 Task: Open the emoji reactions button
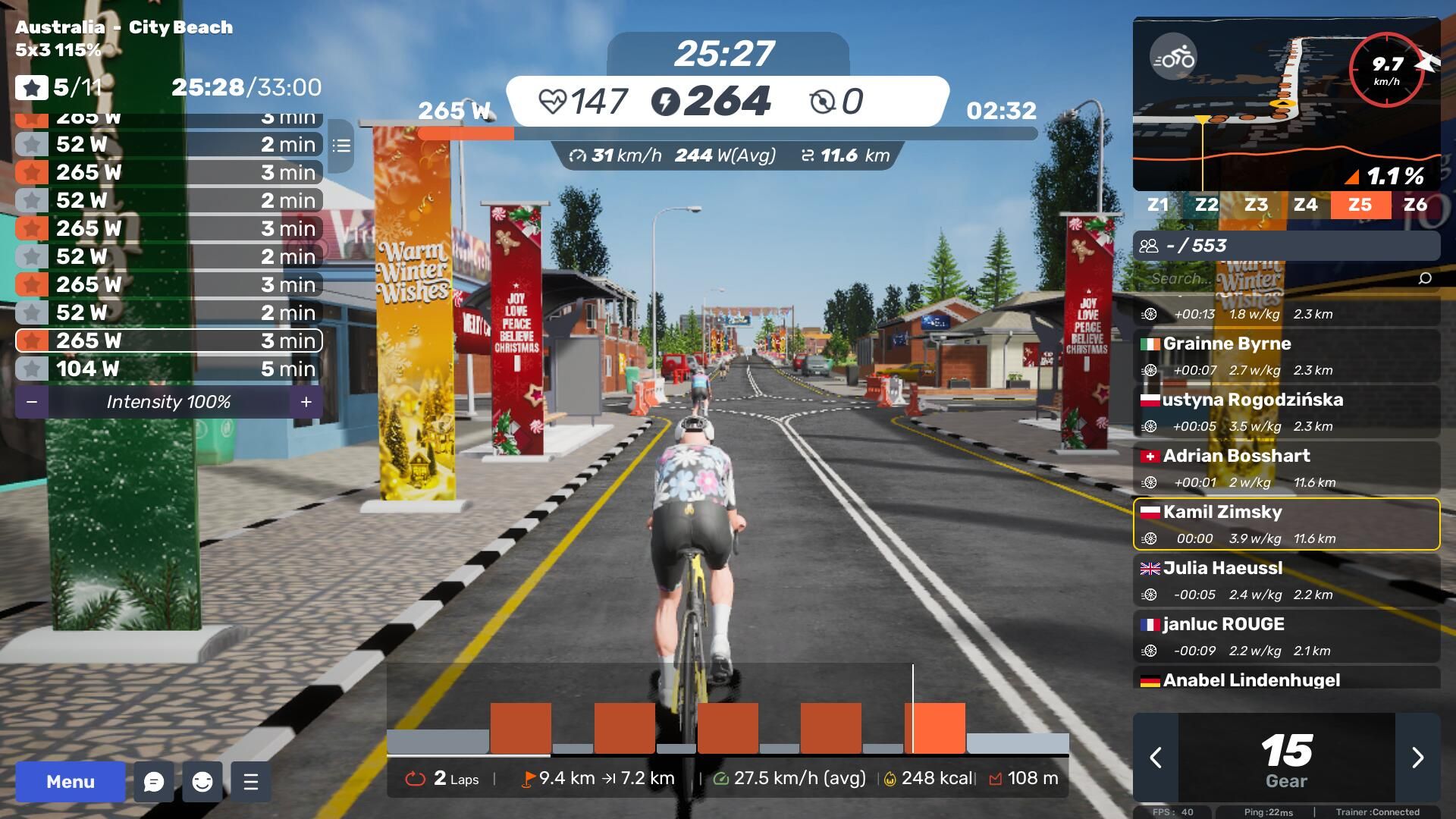202,782
